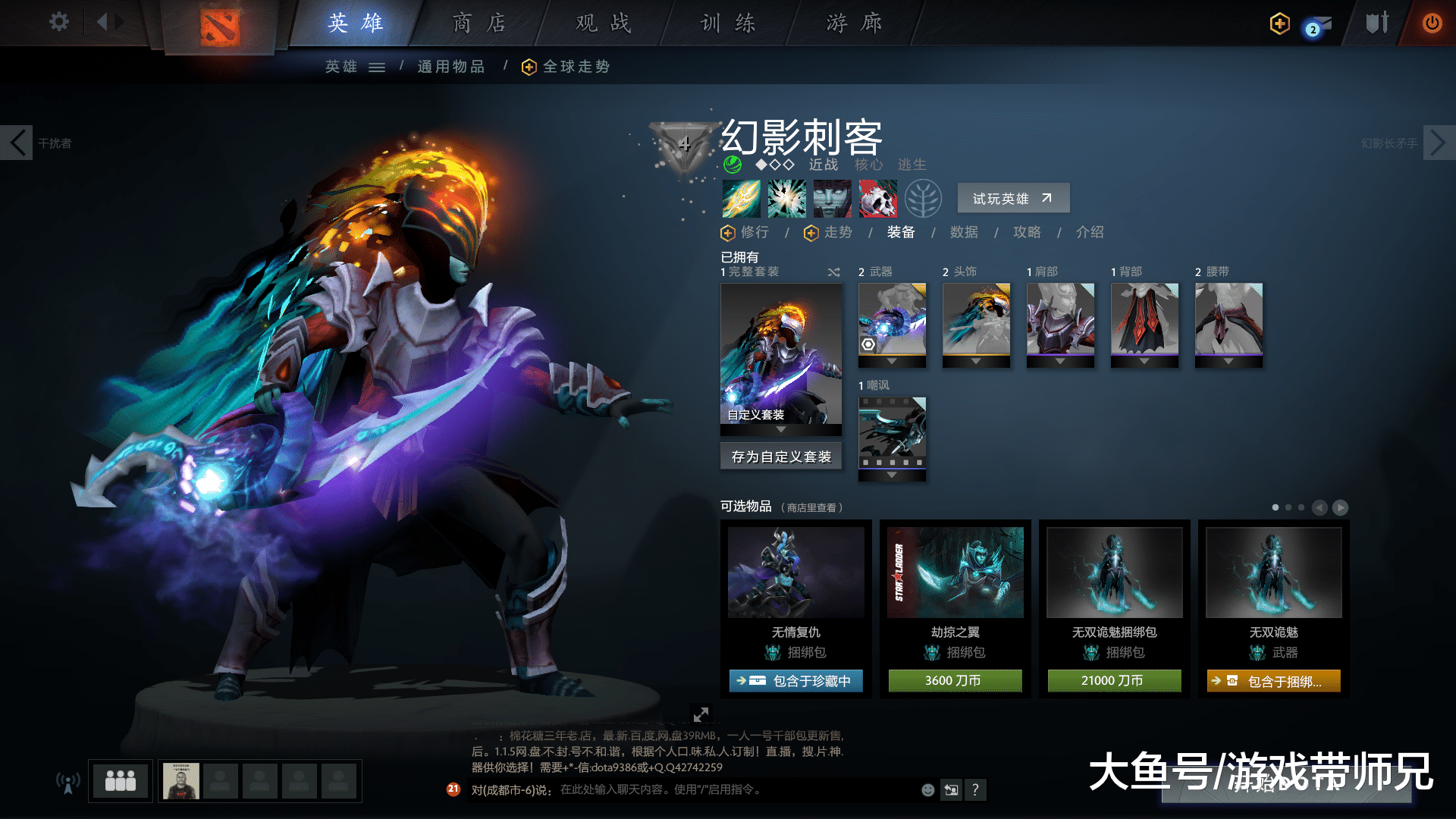
Task: Click the orange power button icon
Action: coord(1432,23)
